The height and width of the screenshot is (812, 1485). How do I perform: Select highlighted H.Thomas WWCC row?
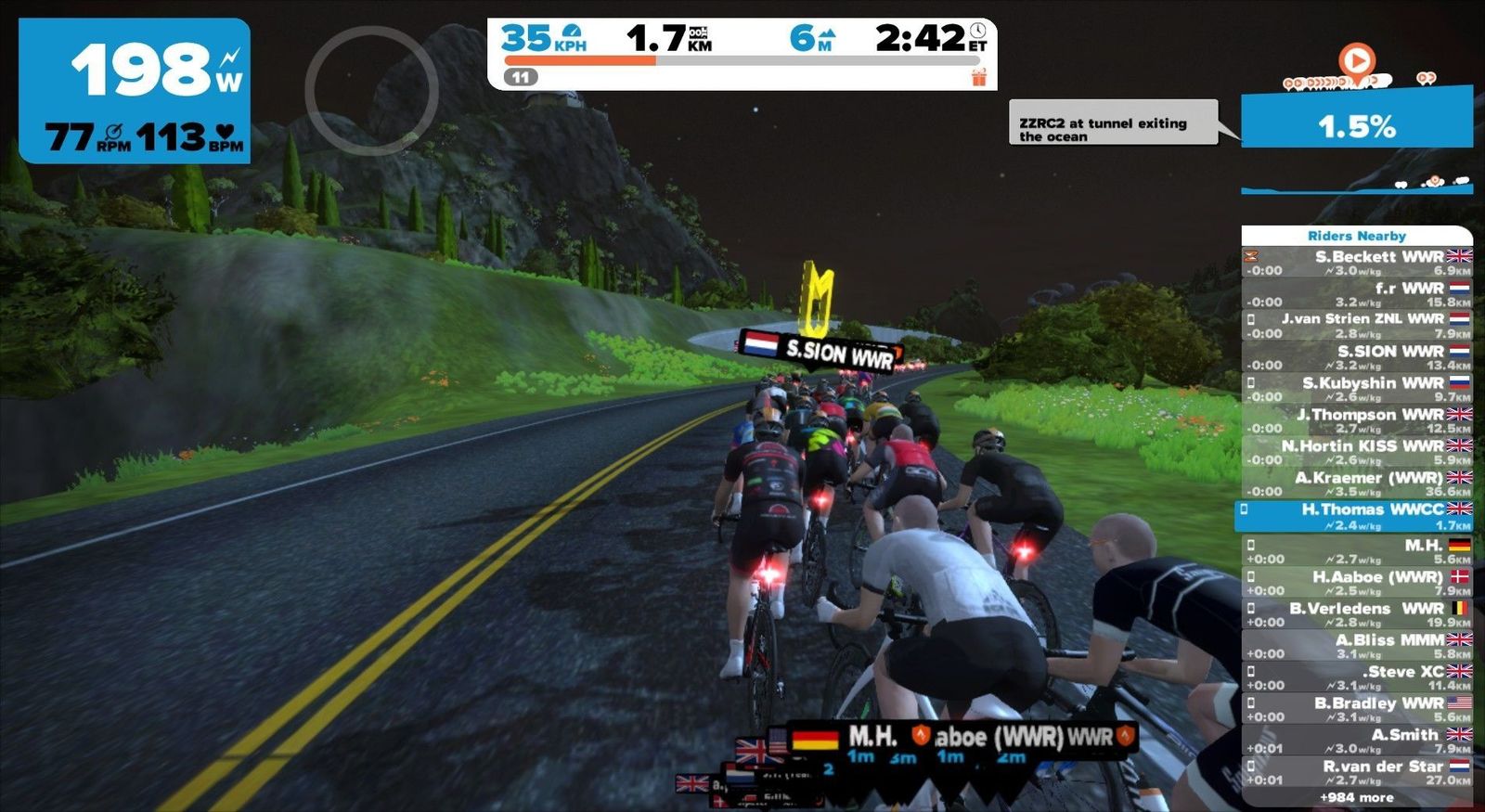pos(1355,516)
